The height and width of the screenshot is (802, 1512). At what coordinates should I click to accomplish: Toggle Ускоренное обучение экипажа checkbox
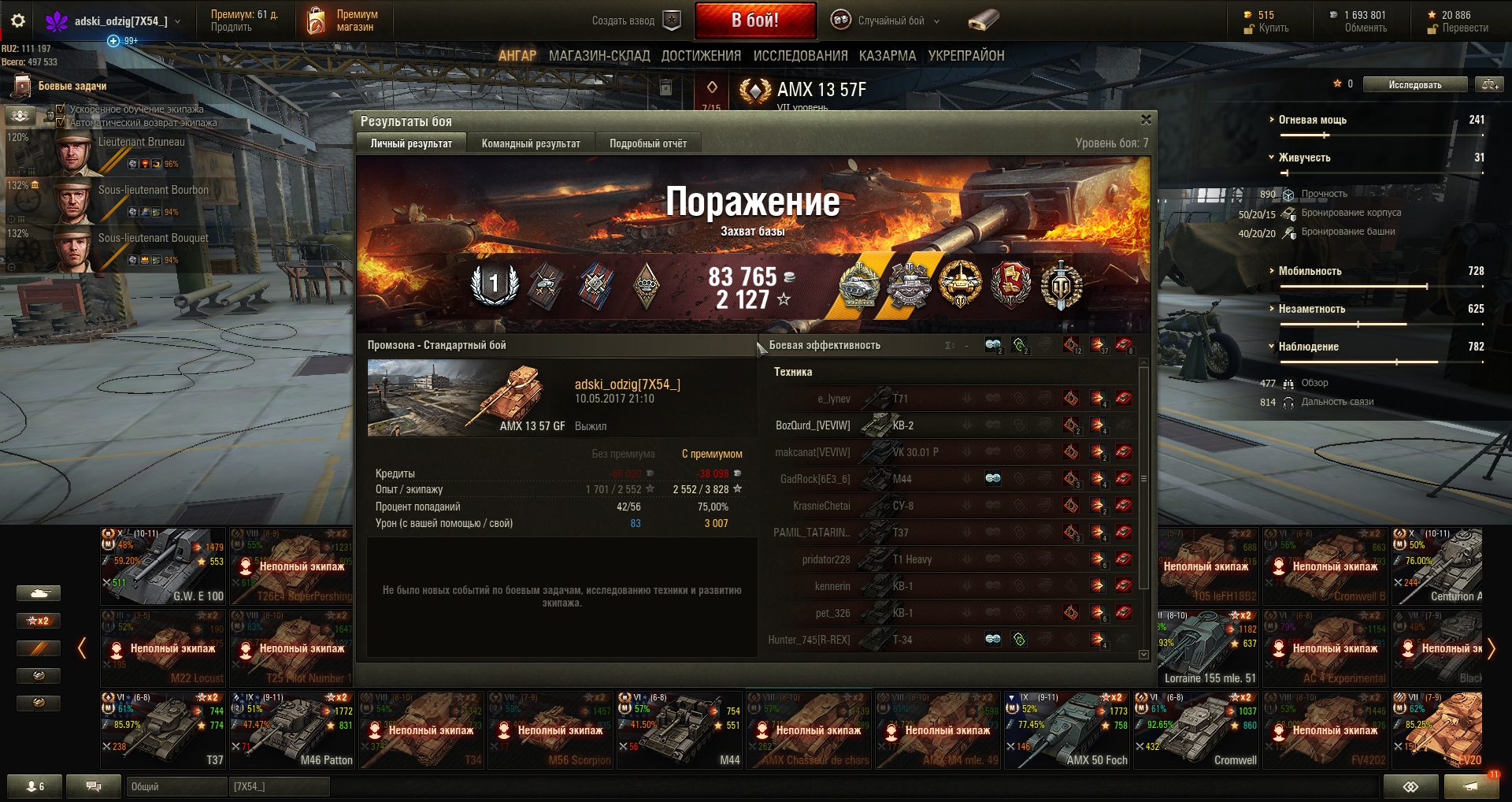(x=61, y=110)
